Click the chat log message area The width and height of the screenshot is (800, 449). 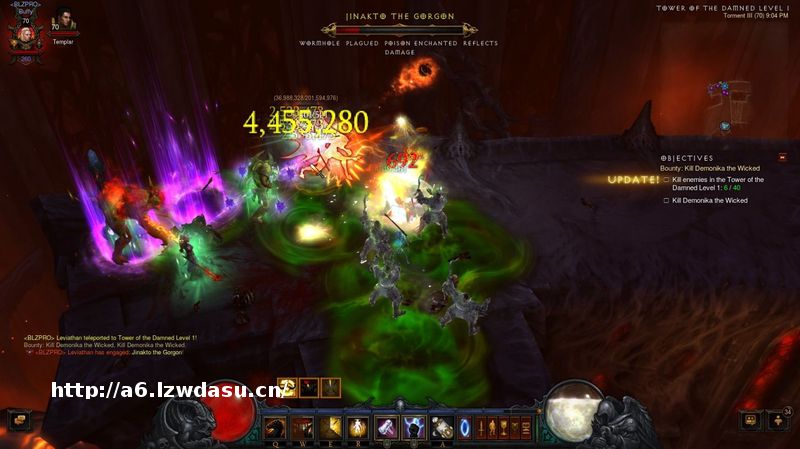tap(110, 346)
